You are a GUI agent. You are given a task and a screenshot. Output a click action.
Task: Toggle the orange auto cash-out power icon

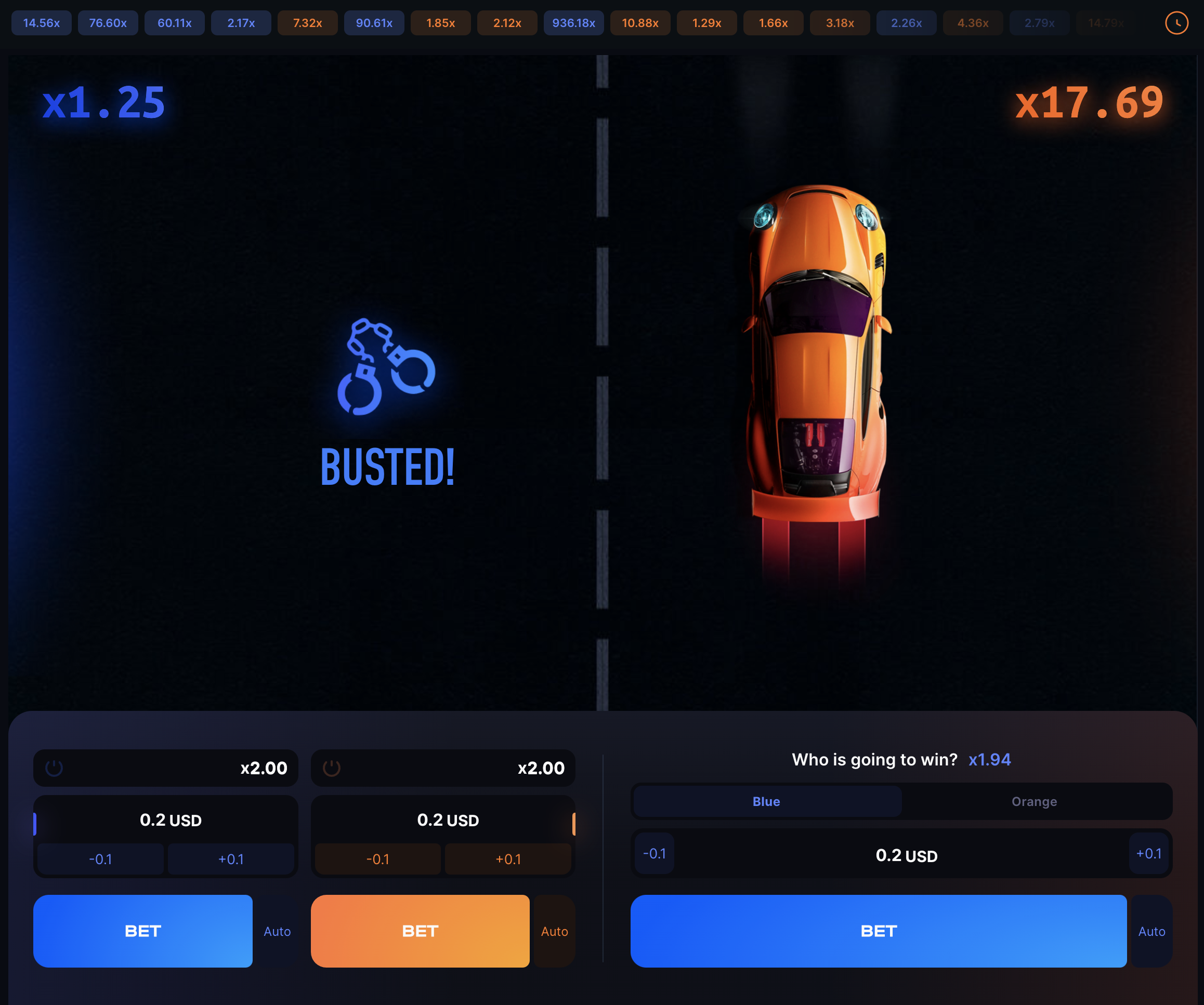pyautogui.click(x=332, y=768)
